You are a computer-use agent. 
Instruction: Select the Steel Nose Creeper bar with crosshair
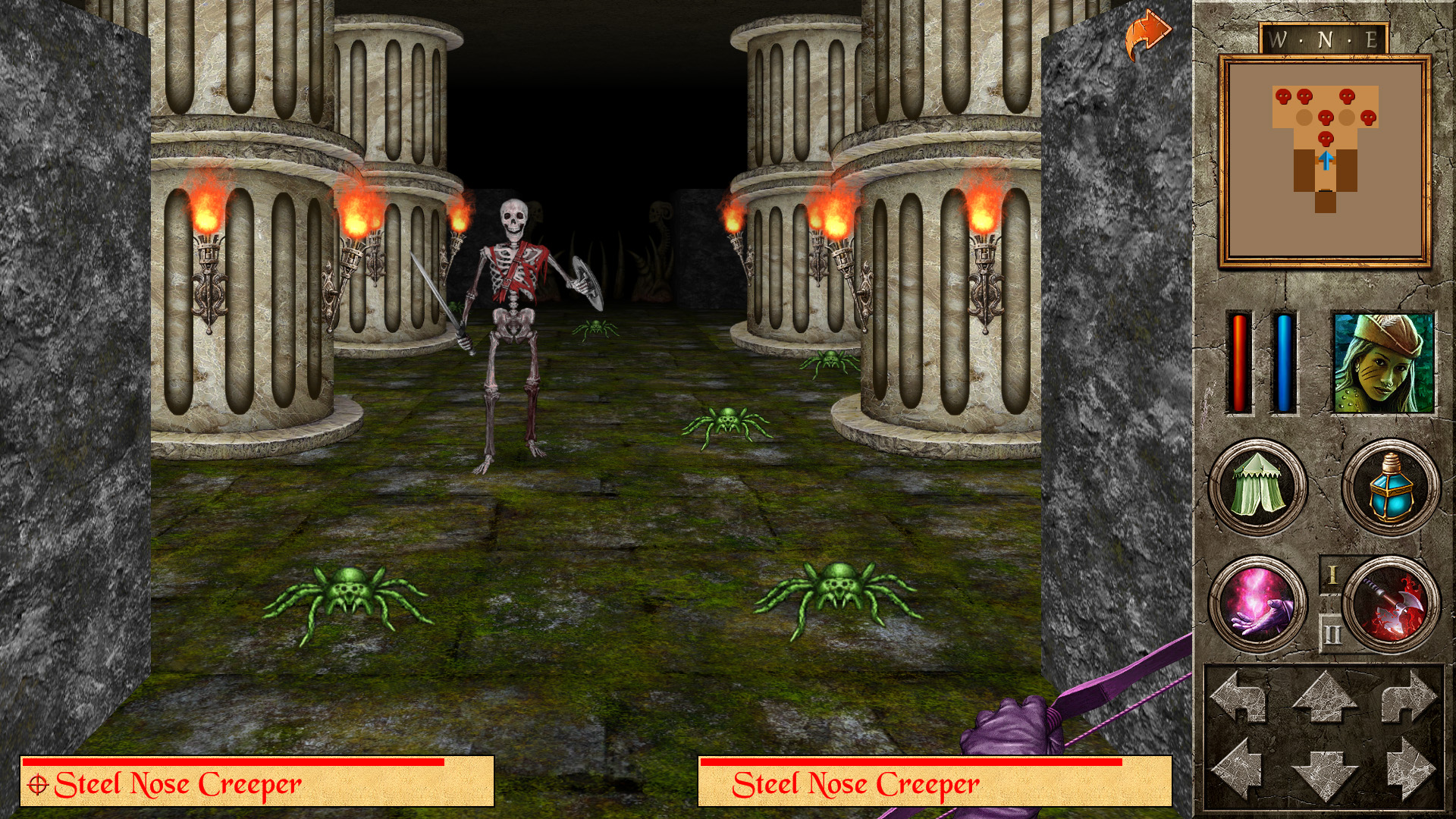coord(257,782)
